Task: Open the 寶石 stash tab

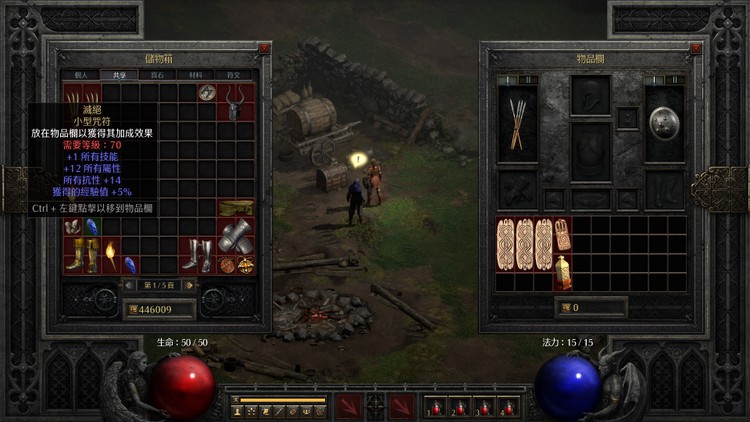Action: pyautogui.click(x=157, y=74)
